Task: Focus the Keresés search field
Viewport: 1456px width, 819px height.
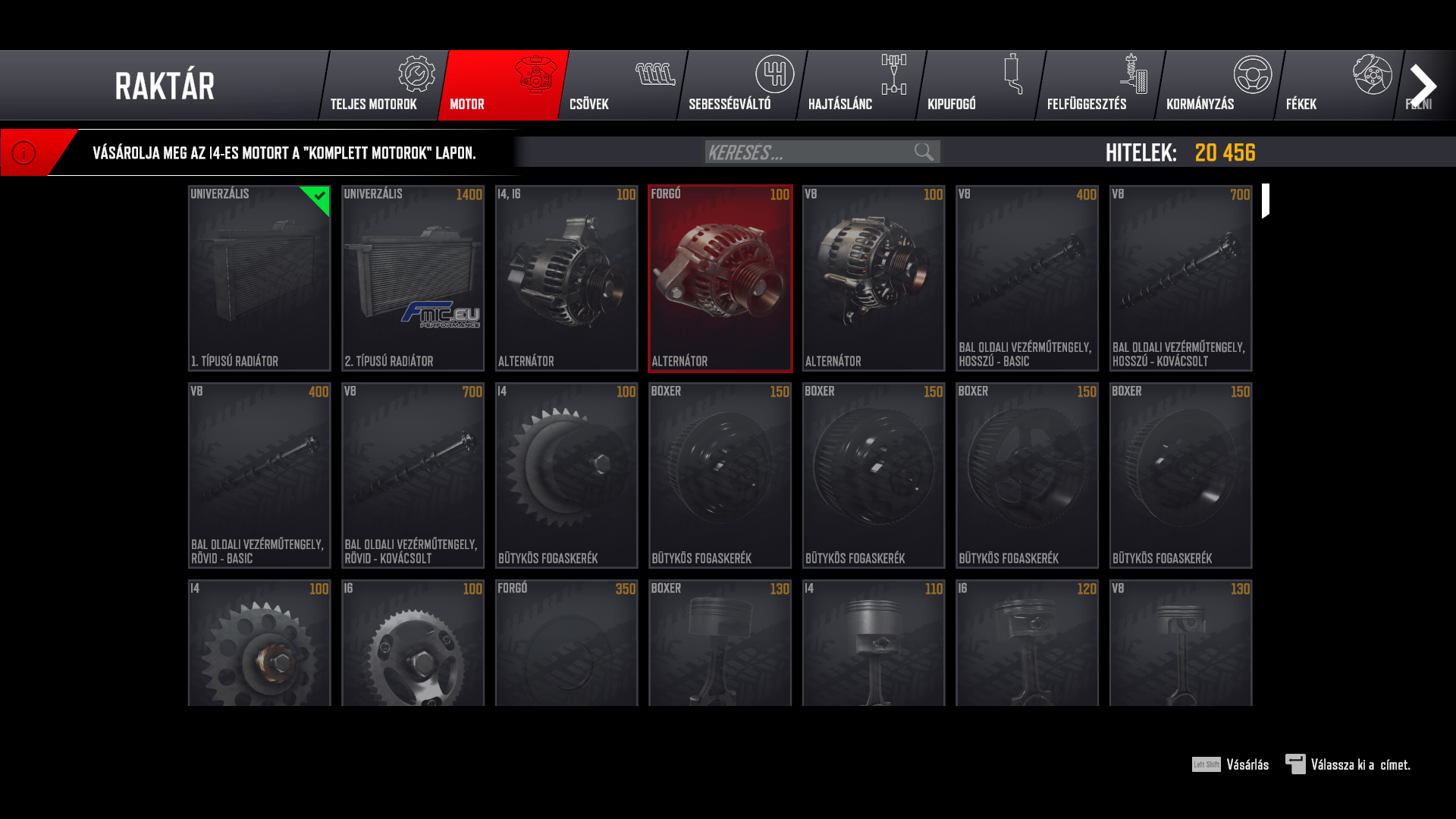Action: click(x=808, y=152)
